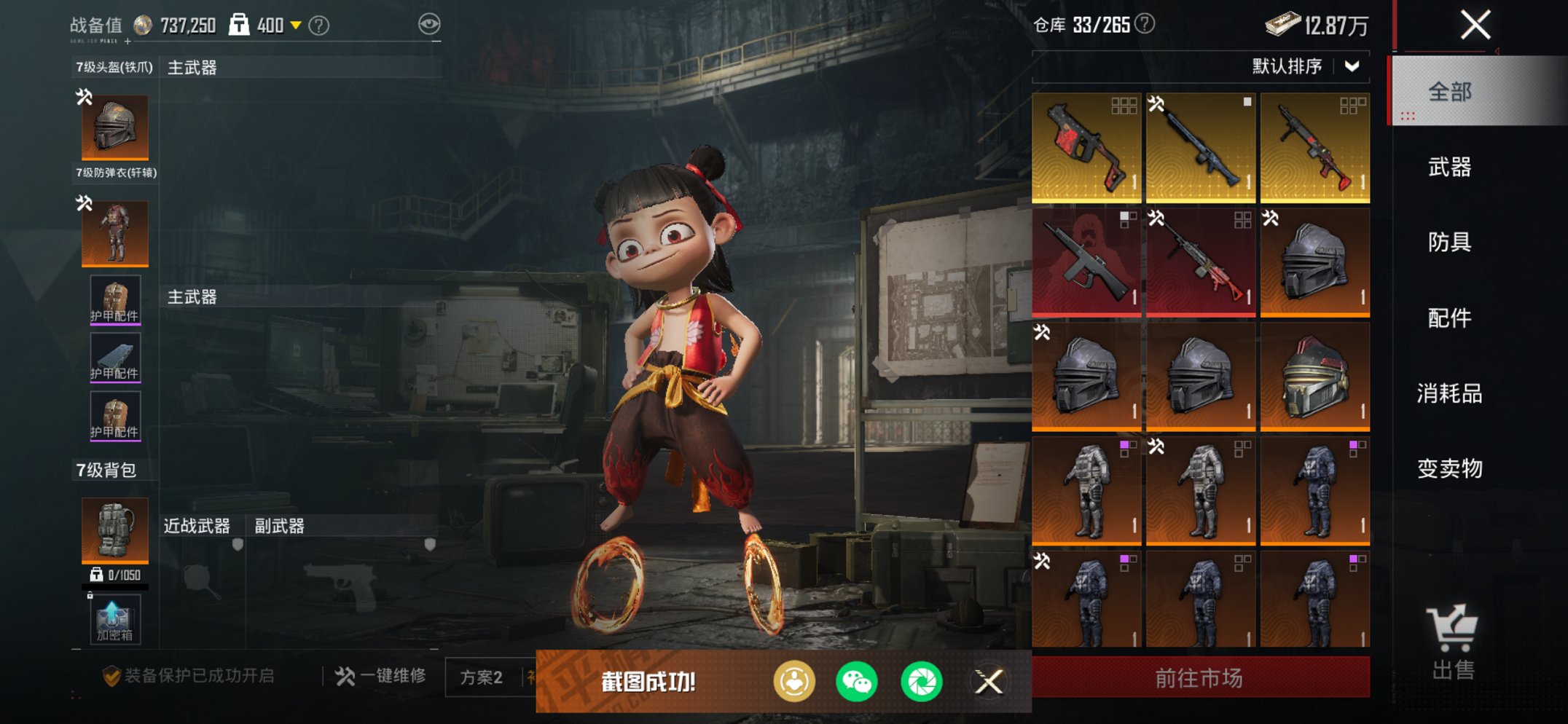Viewport: 1568px width, 724px height.
Task: Select the 全部 category tab
Action: pyautogui.click(x=1449, y=92)
